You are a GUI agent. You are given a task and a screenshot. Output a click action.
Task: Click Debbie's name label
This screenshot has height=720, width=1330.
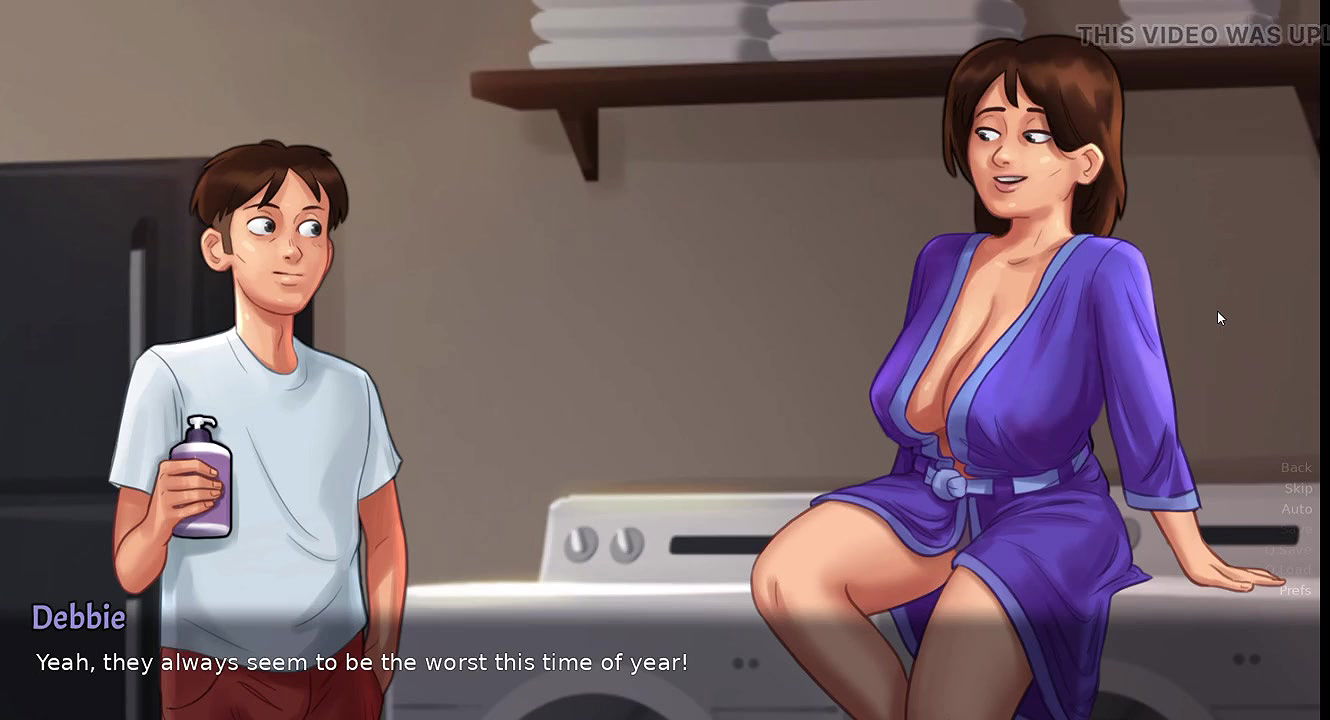click(x=79, y=617)
